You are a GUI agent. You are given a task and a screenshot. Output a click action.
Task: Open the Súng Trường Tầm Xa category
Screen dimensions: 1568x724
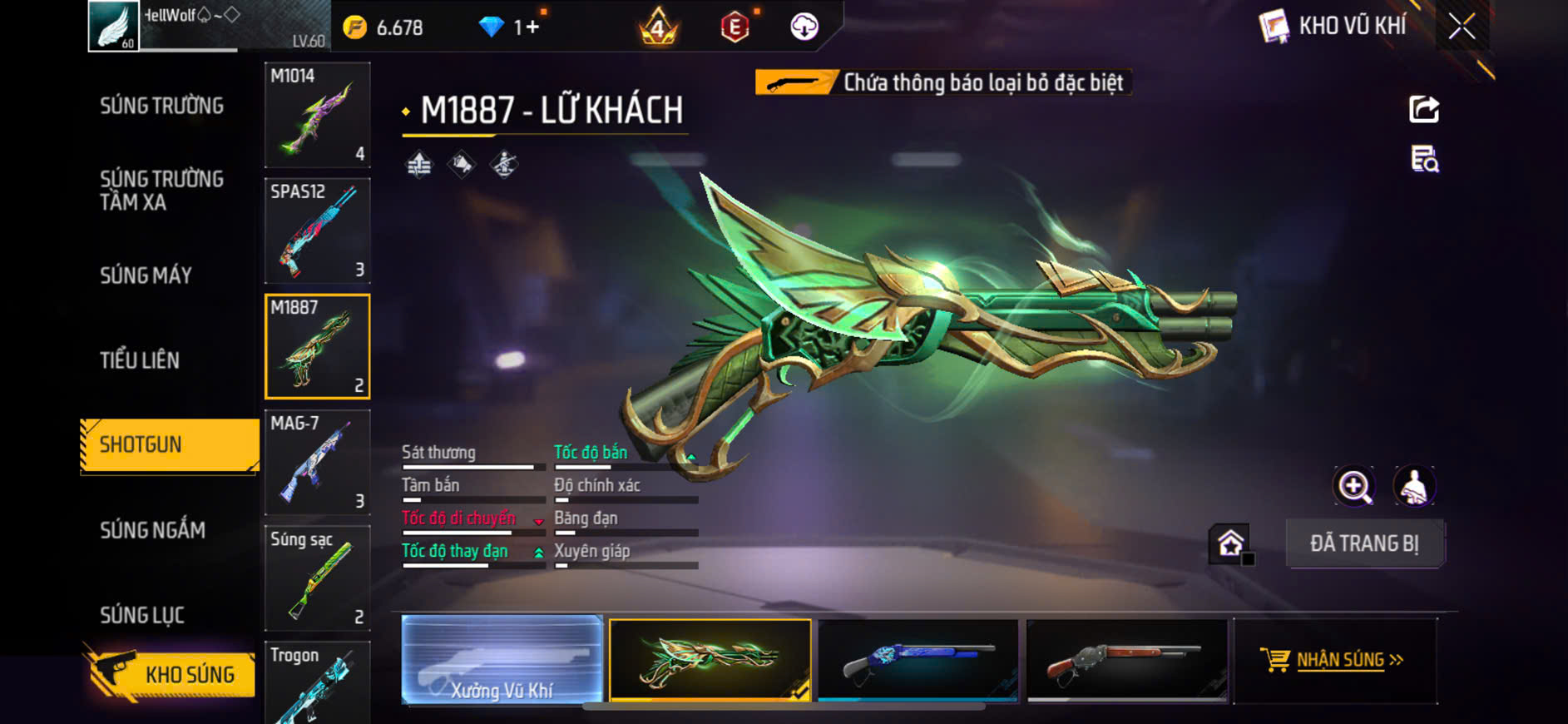[x=162, y=191]
